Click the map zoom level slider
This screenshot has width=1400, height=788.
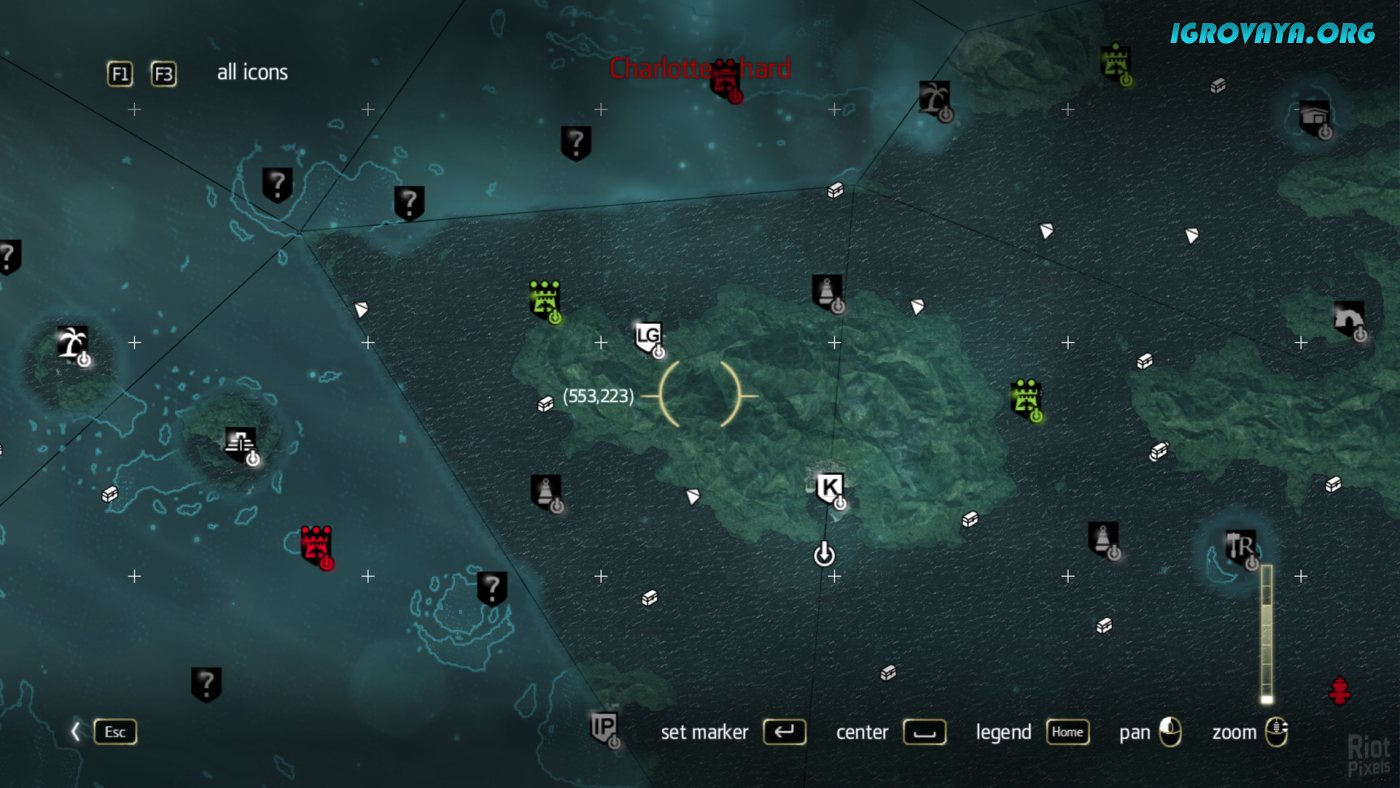(1266, 635)
